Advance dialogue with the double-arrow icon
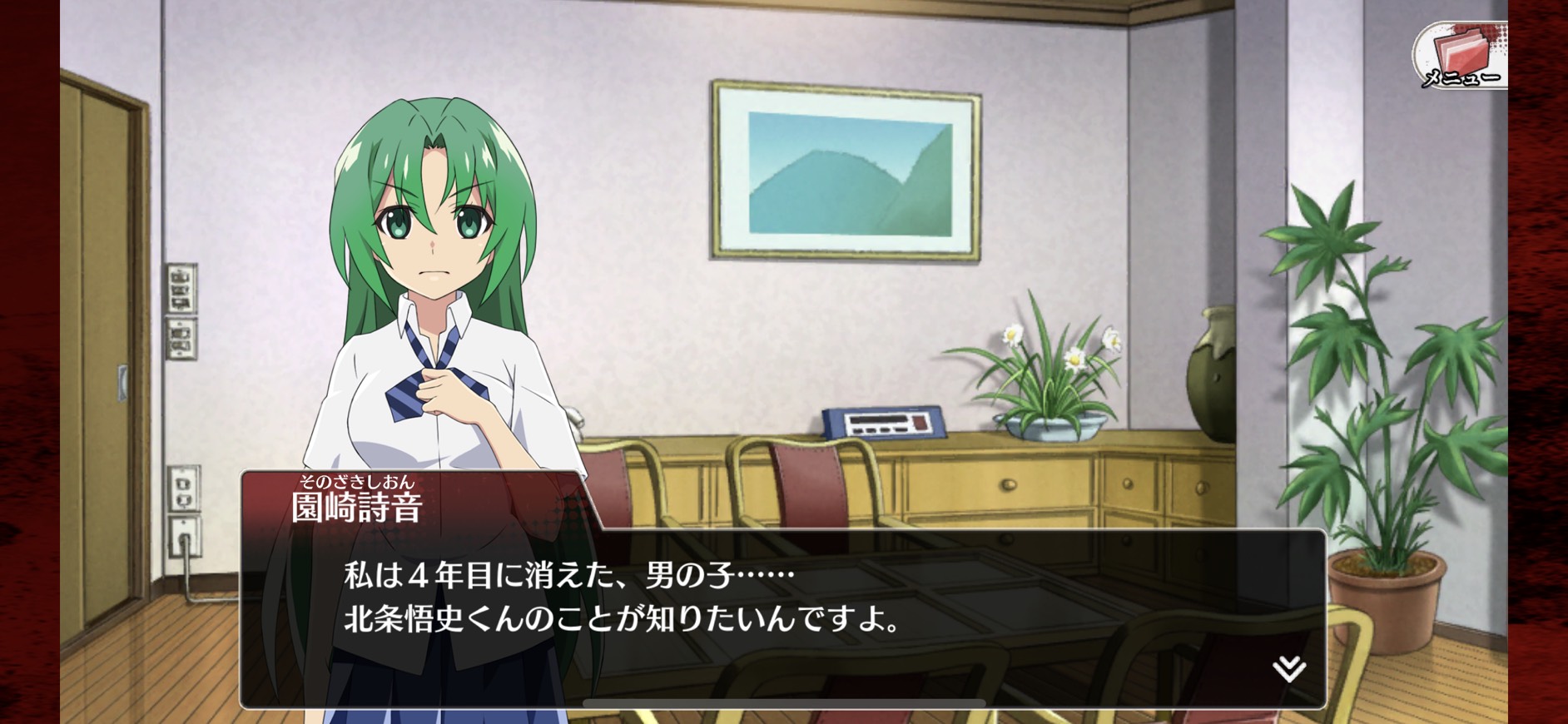The width and height of the screenshot is (1568, 724). (x=1288, y=667)
